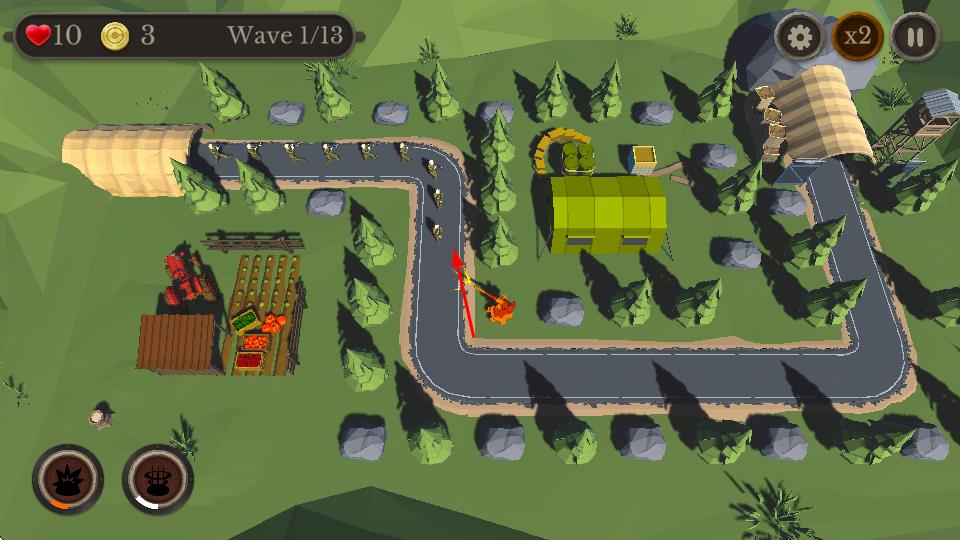This screenshot has height=540, width=960.
Task: Toggle the x2 game speed
Action: (857, 38)
